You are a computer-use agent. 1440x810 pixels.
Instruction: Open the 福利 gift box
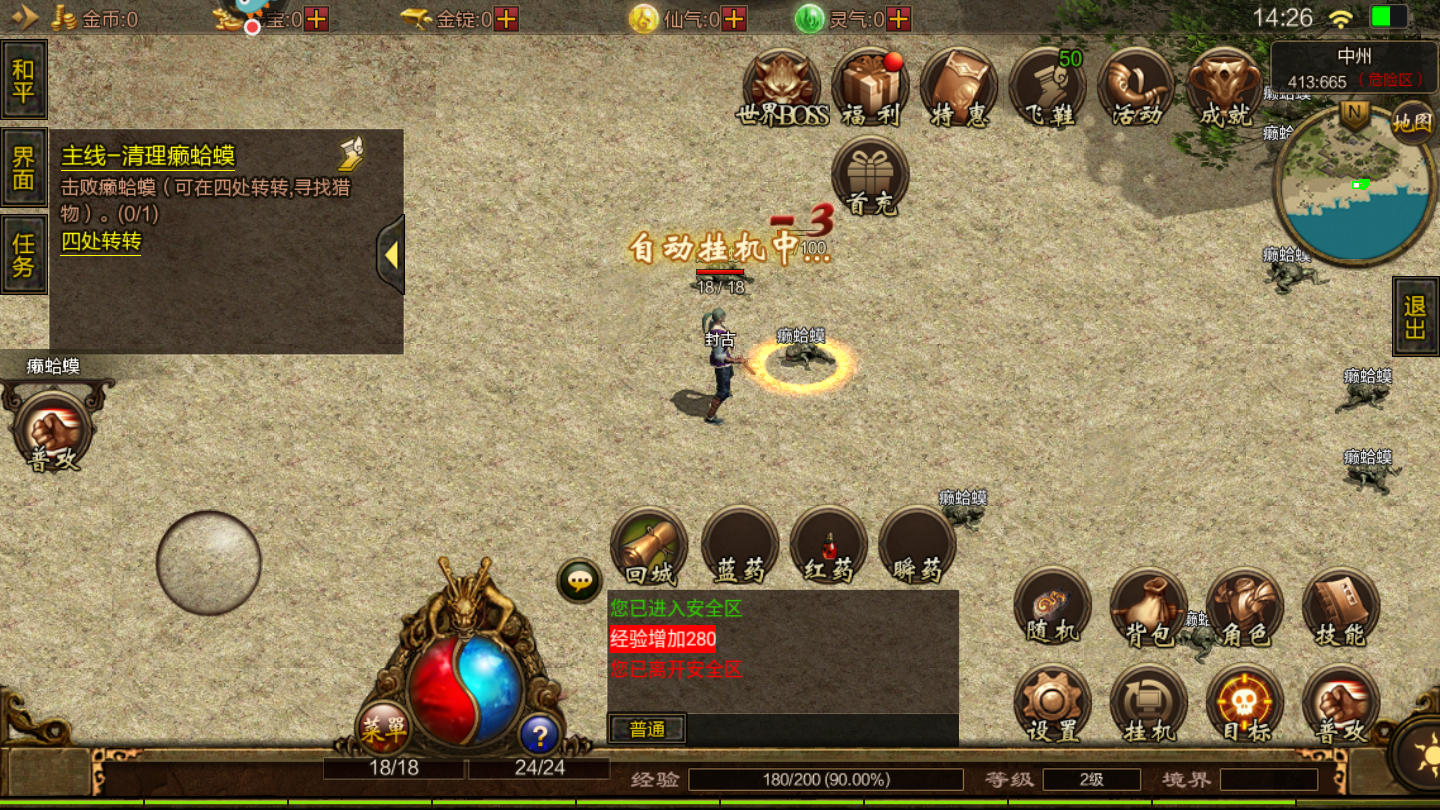tap(870, 88)
